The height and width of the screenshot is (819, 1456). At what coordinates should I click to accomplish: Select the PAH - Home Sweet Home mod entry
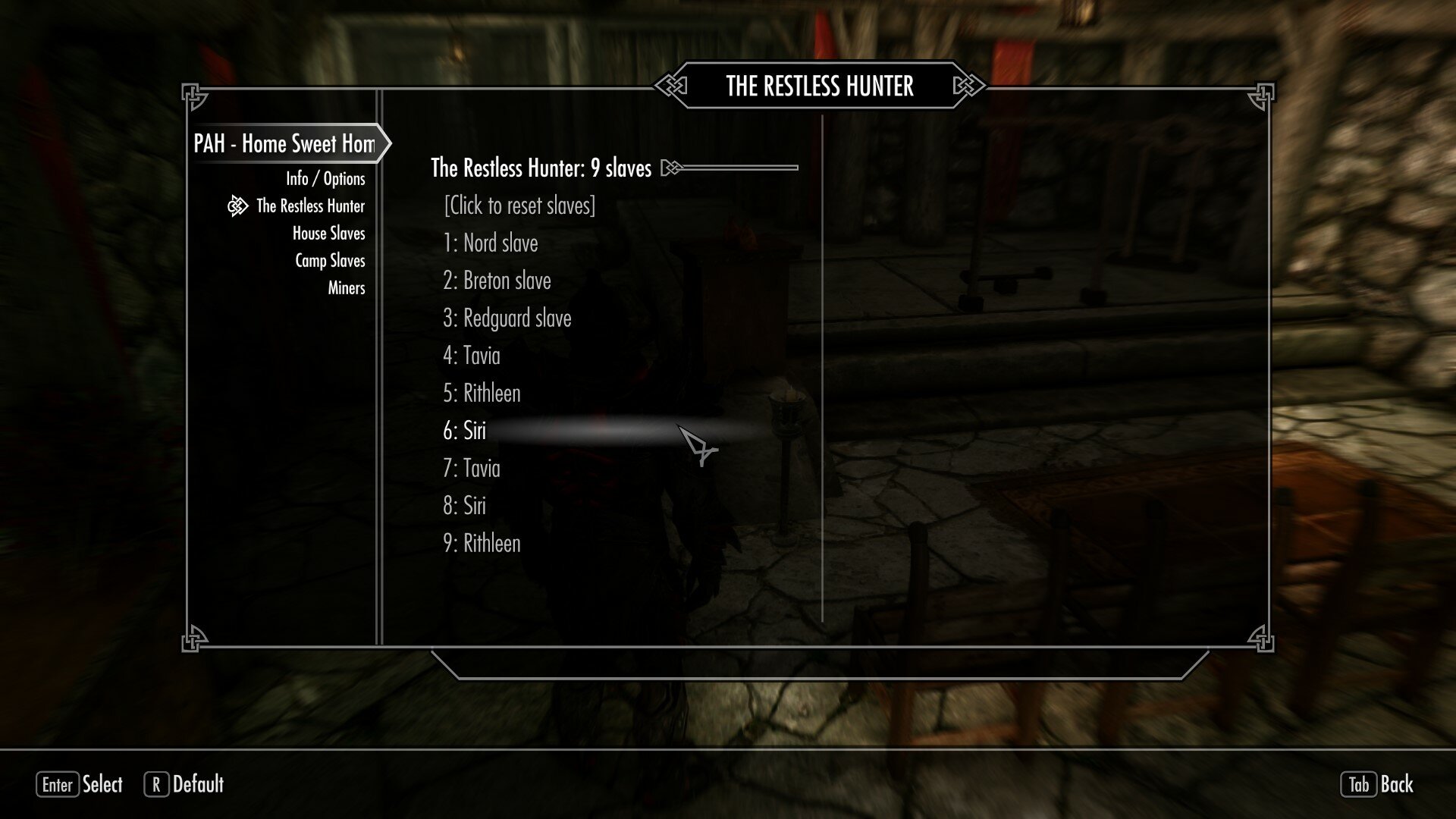(284, 144)
